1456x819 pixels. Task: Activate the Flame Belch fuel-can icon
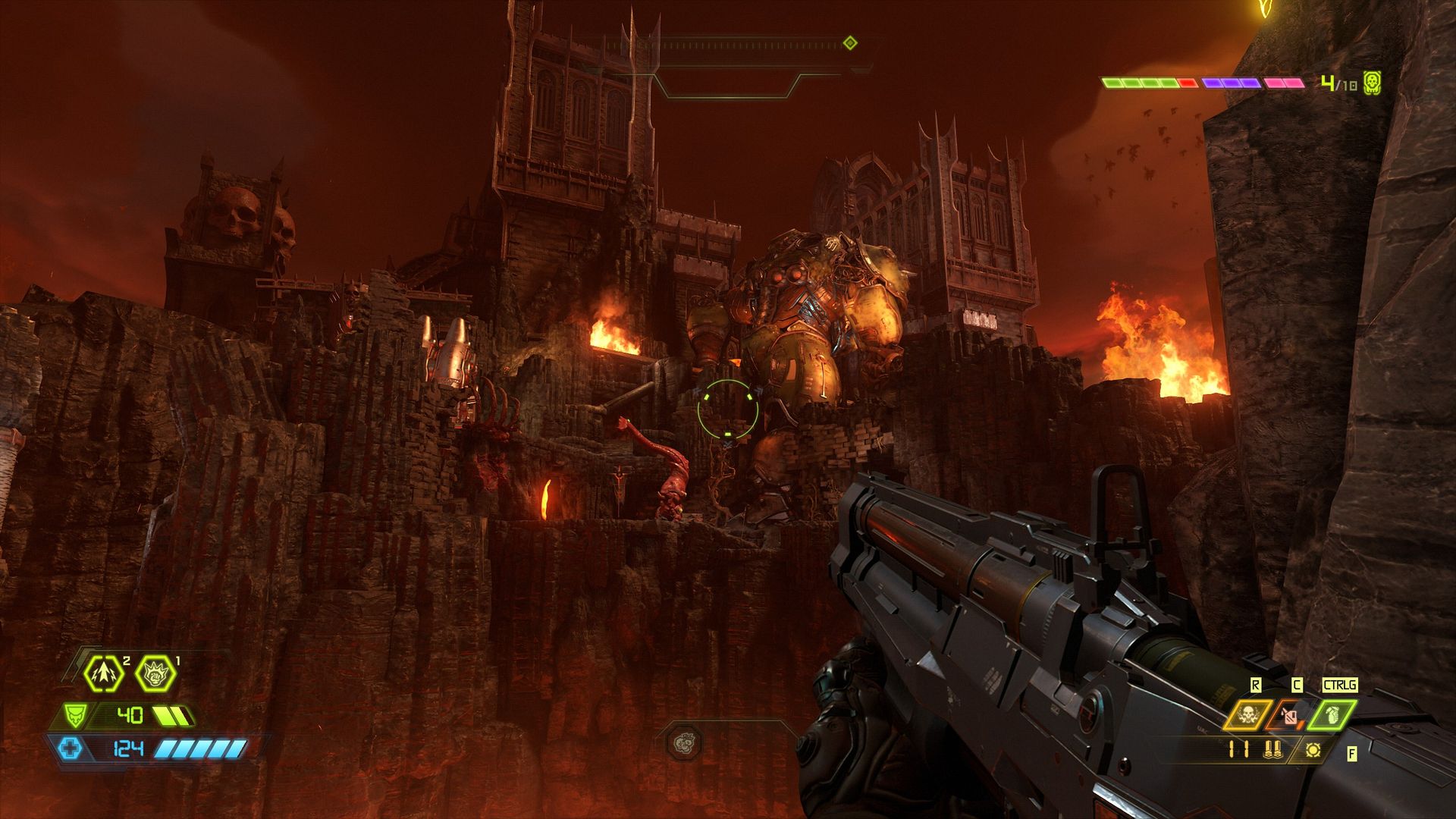point(1289,715)
